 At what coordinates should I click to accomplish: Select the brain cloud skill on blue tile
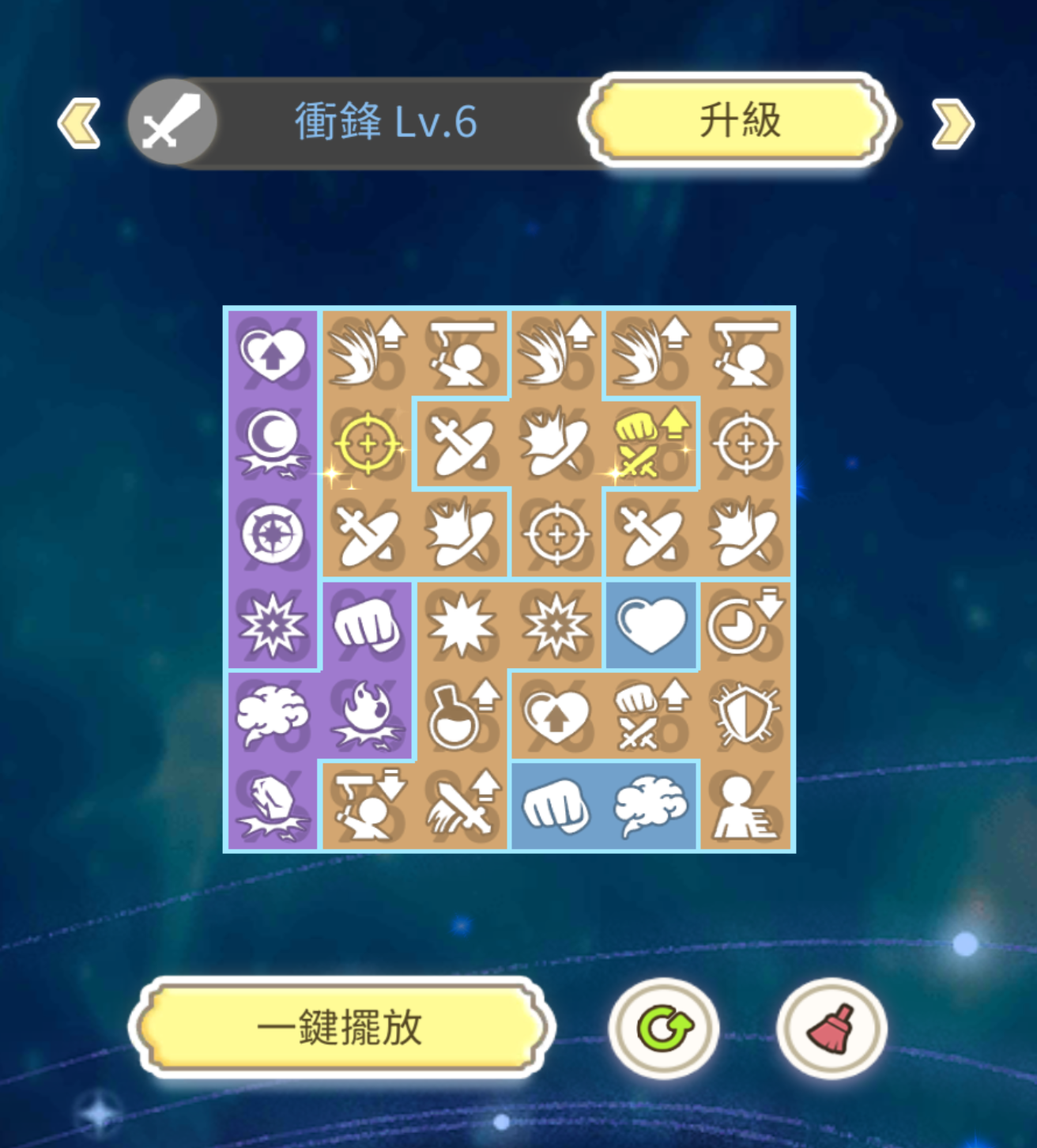pos(650,805)
